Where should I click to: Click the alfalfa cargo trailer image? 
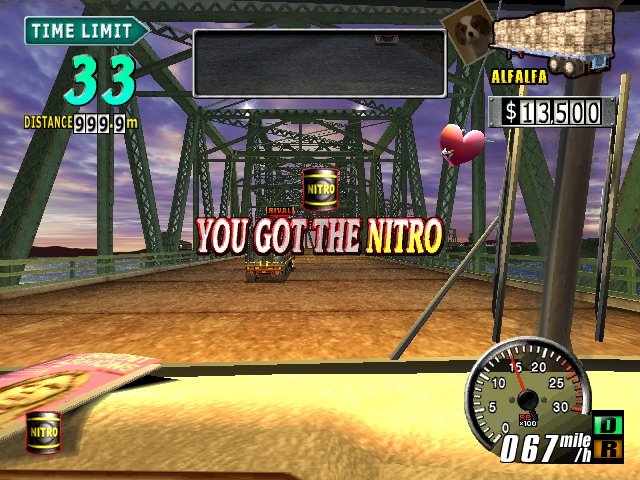554,38
